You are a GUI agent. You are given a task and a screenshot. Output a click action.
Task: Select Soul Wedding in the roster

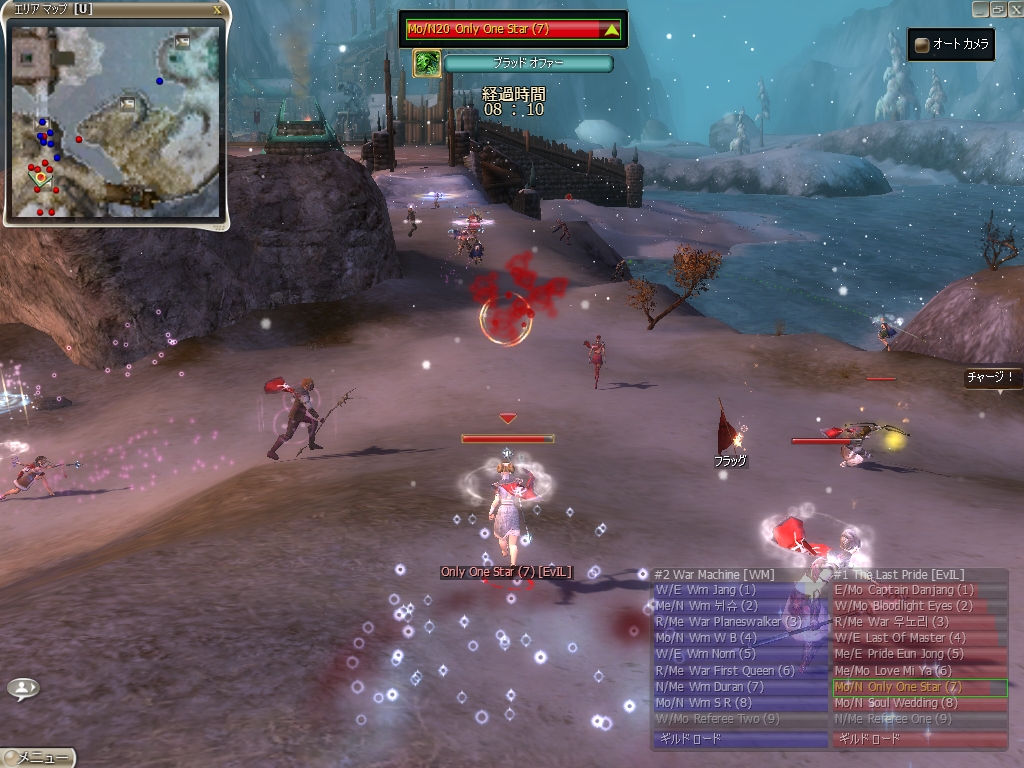coord(919,703)
